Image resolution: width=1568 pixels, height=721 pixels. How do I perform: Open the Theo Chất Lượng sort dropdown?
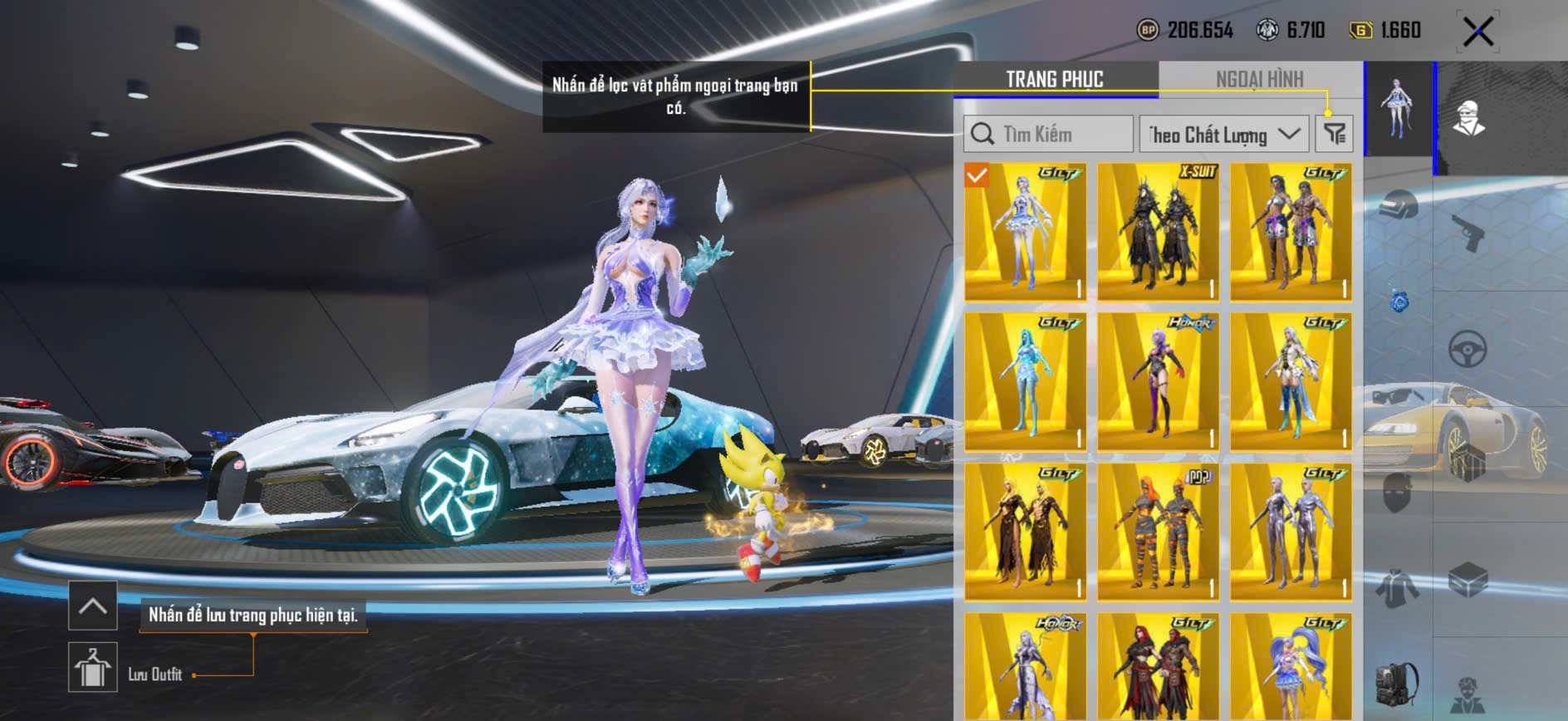click(1223, 134)
